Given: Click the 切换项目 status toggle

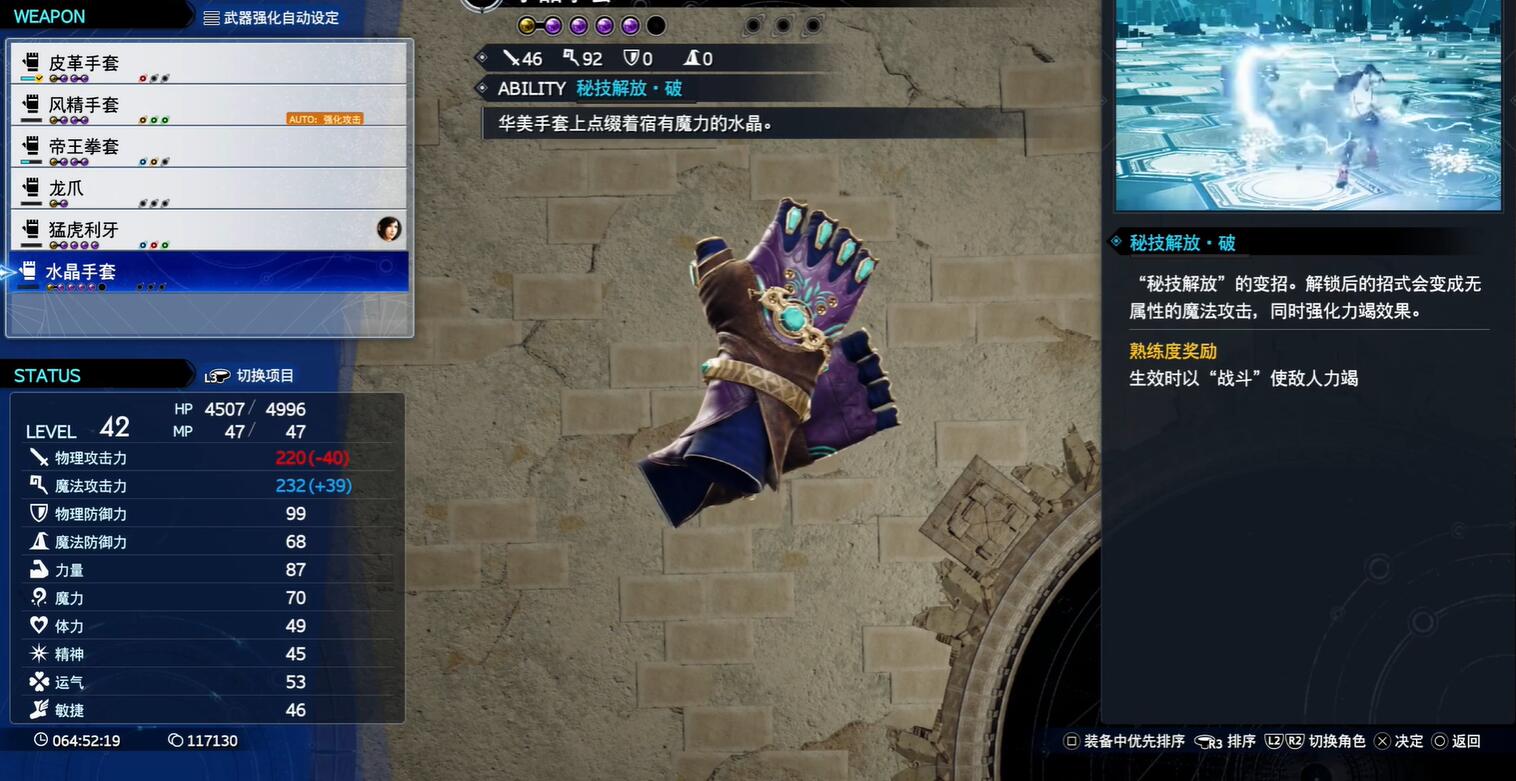Looking at the screenshot, I should pos(251,376).
